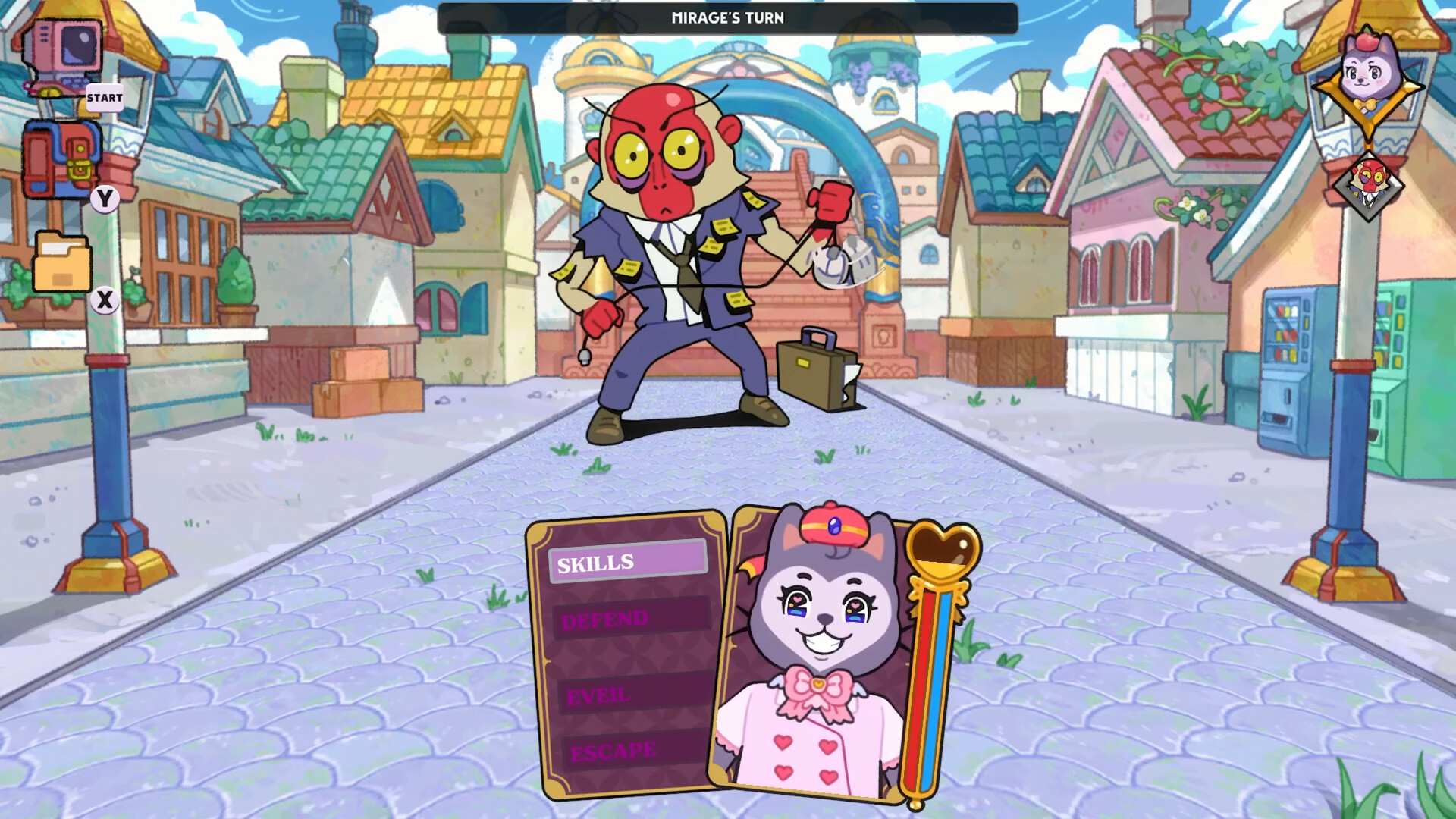Click the X button prompt circle

105,300
